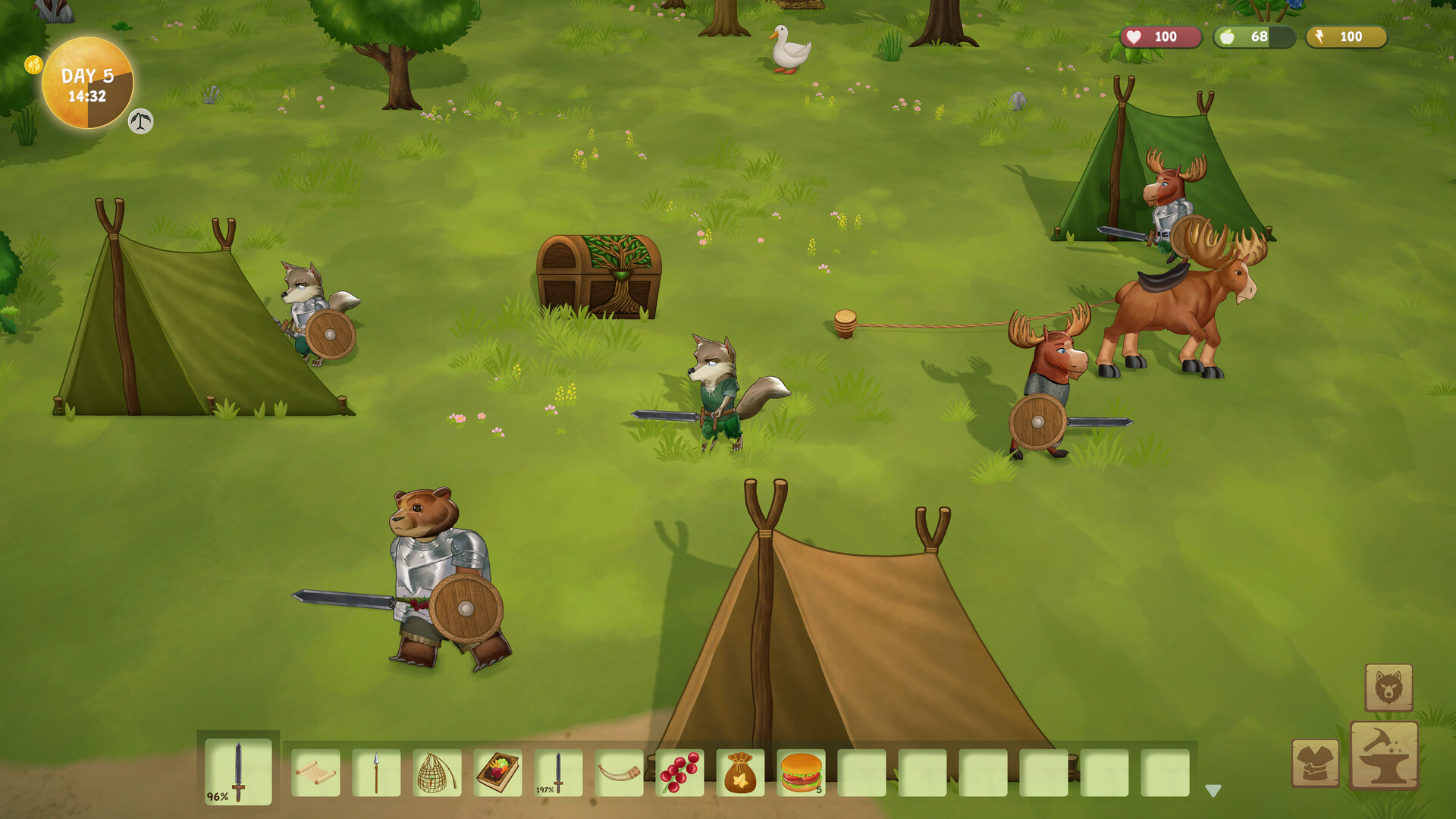Choose the red berries slot
The height and width of the screenshot is (819, 1456).
(679, 773)
